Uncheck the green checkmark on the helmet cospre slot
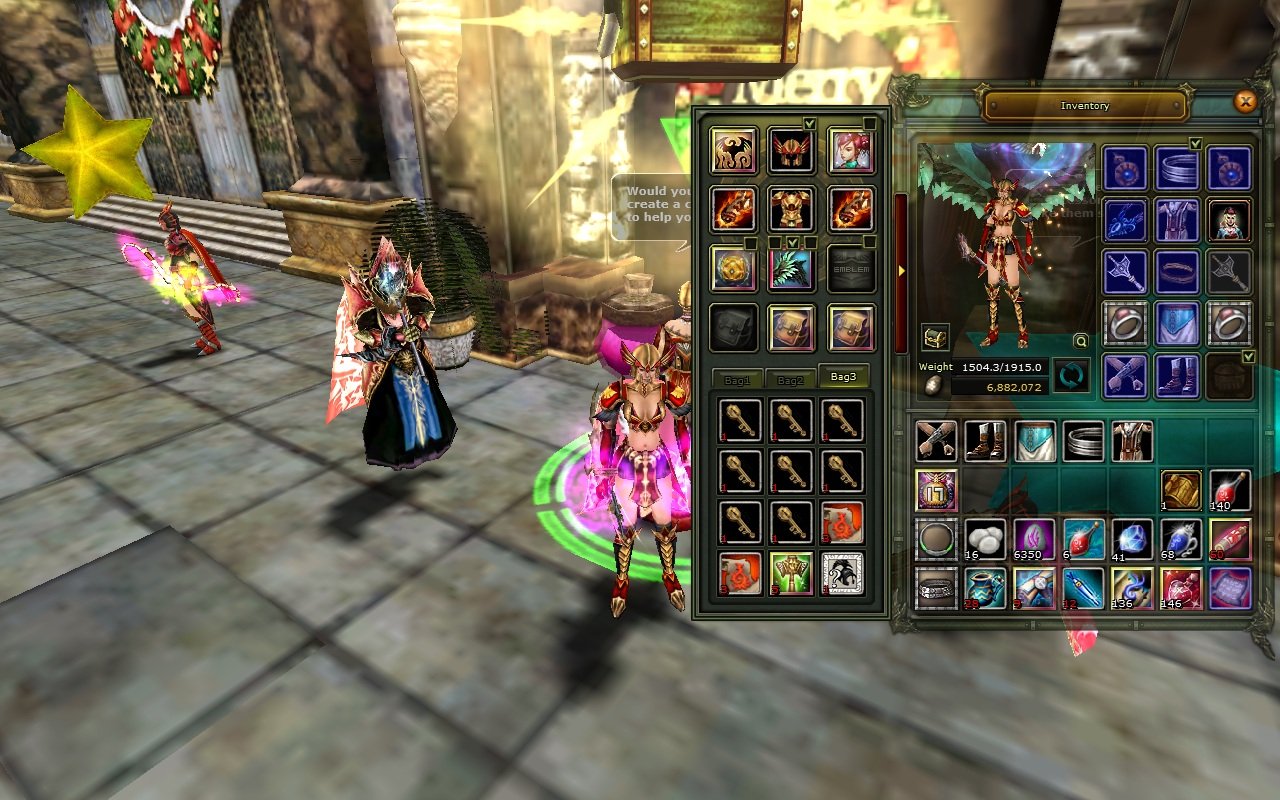Viewport: 1280px width, 800px height. [x=809, y=123]
